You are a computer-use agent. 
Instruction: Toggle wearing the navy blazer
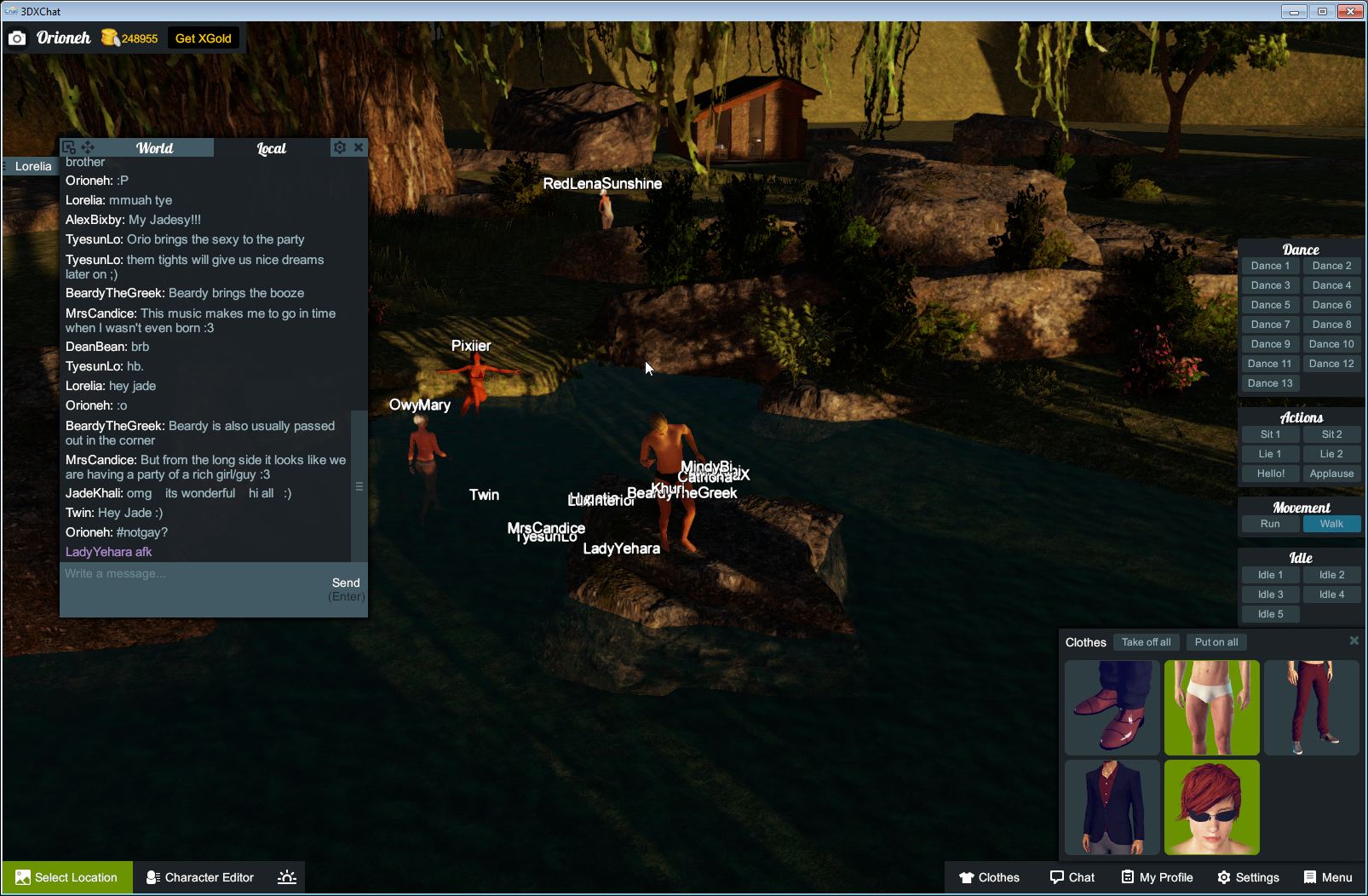1112,807
